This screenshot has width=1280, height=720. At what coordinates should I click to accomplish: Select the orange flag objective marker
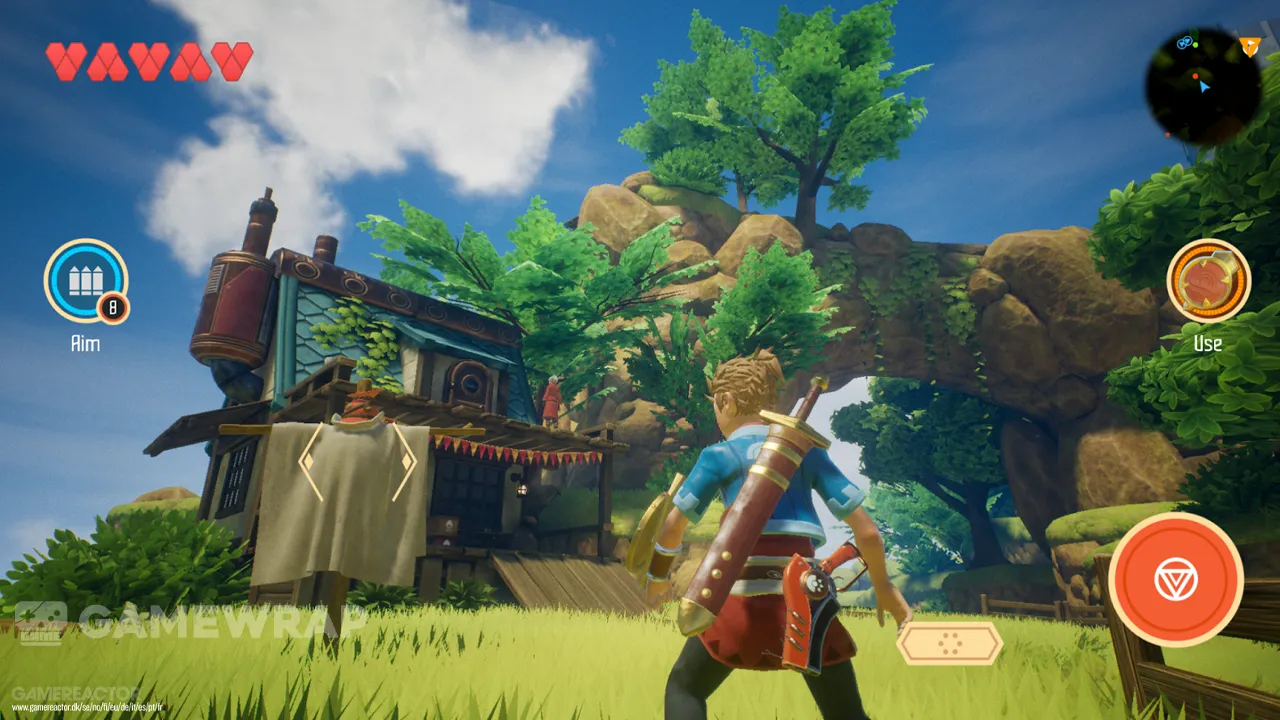[x=1249, y=45]
